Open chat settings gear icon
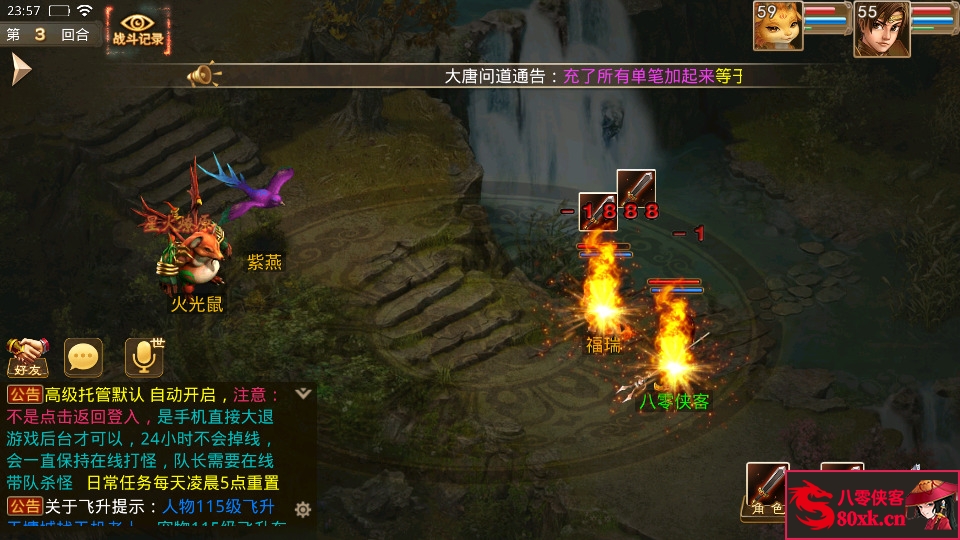 pyautogui.click(x=303, y=509)
